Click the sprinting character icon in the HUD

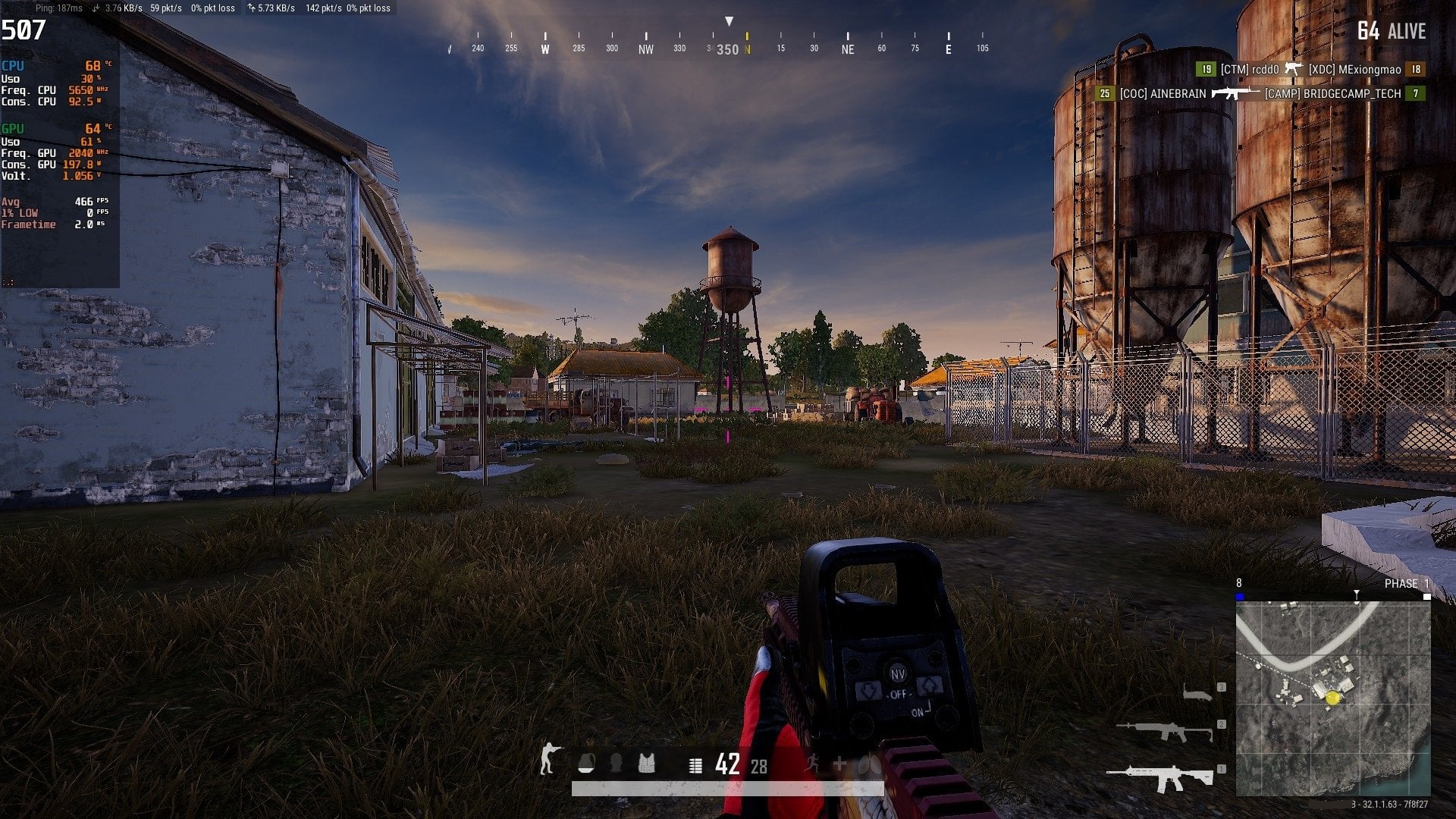812,764
